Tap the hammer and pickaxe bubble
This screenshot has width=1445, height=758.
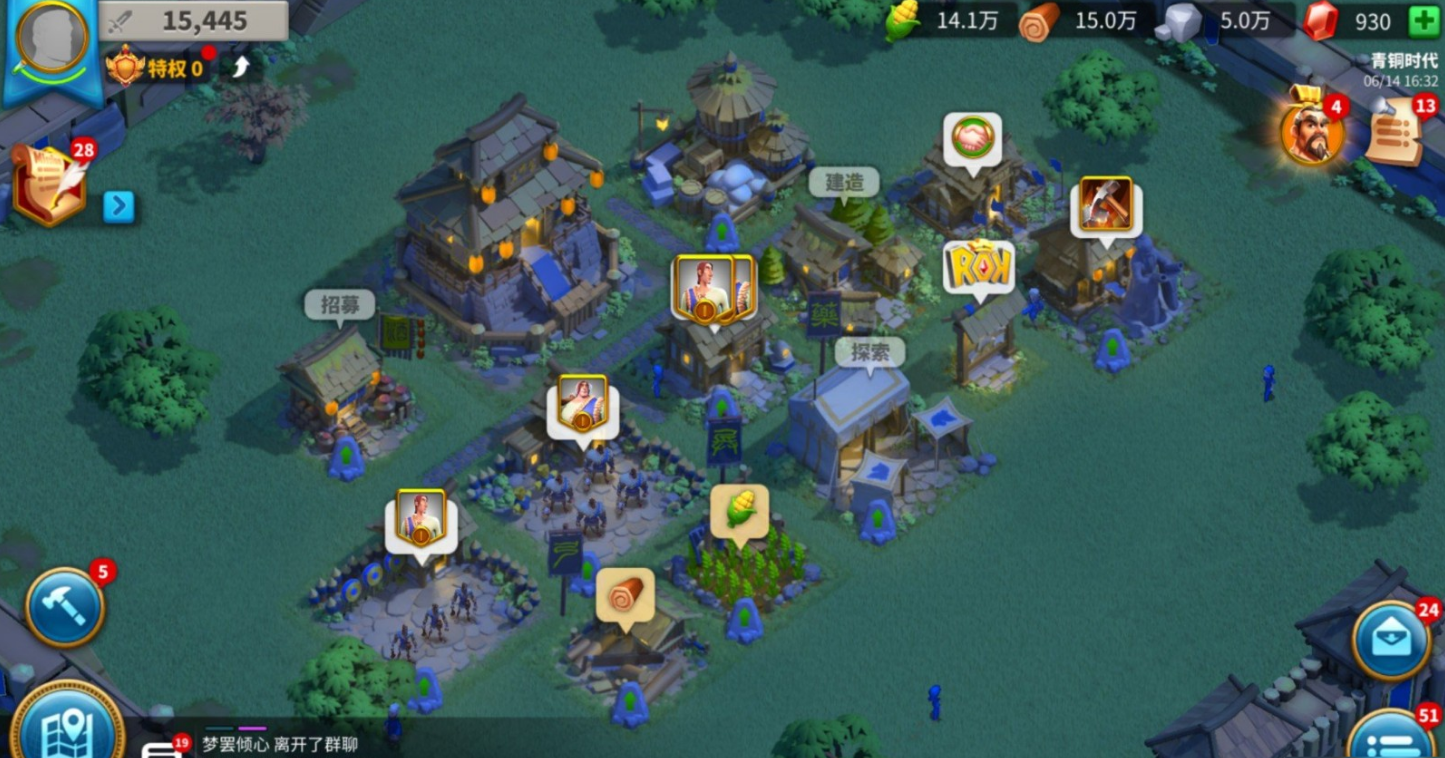pyautogui.click(x=1105, y=204)
